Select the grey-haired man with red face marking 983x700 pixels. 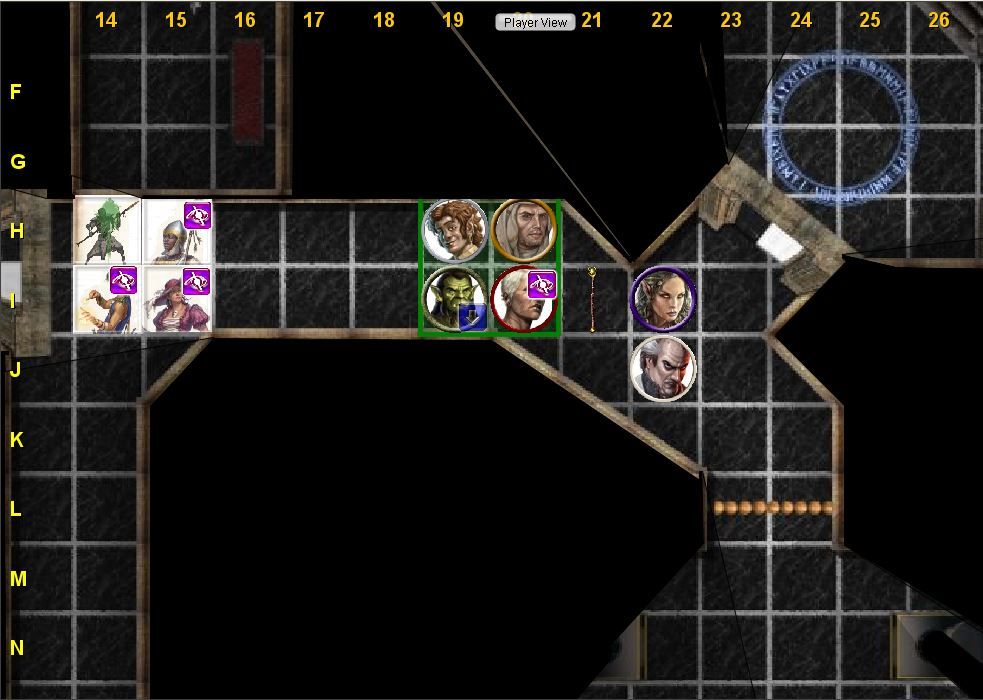pyautogui.click(x=662, y=368)
